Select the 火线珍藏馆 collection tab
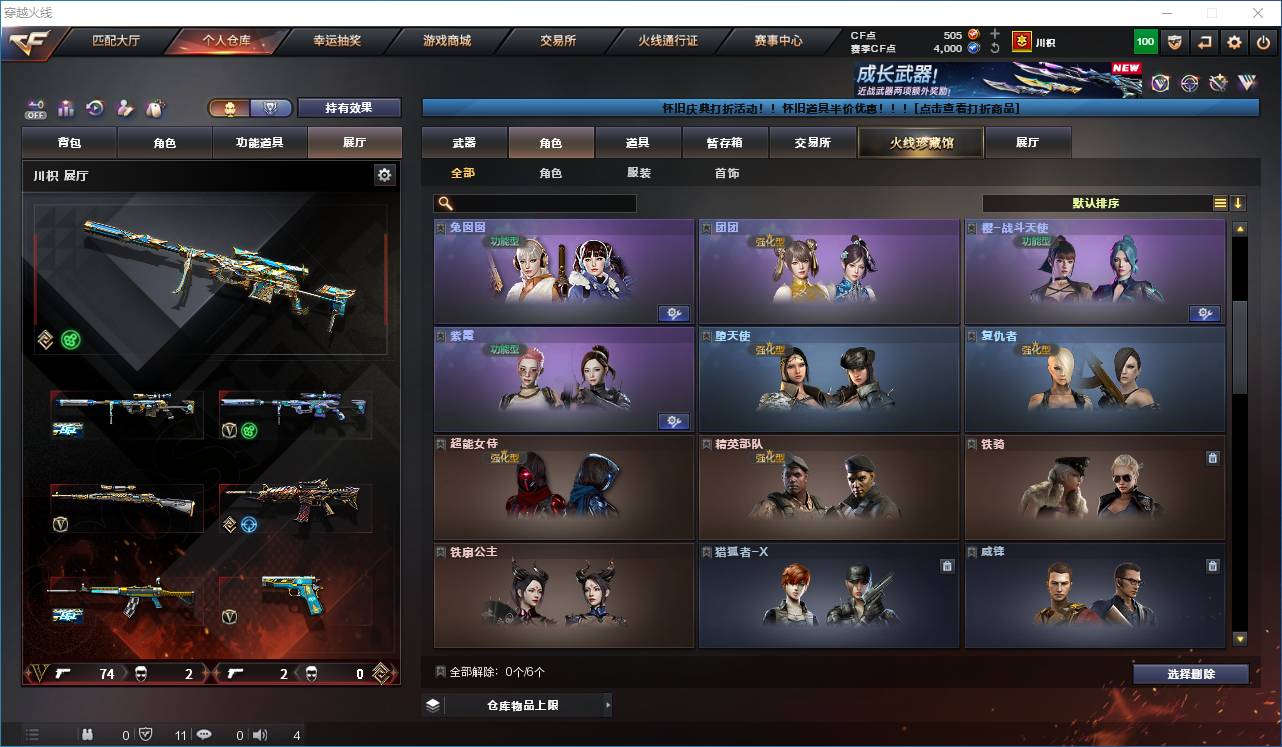 click(921, 143)
